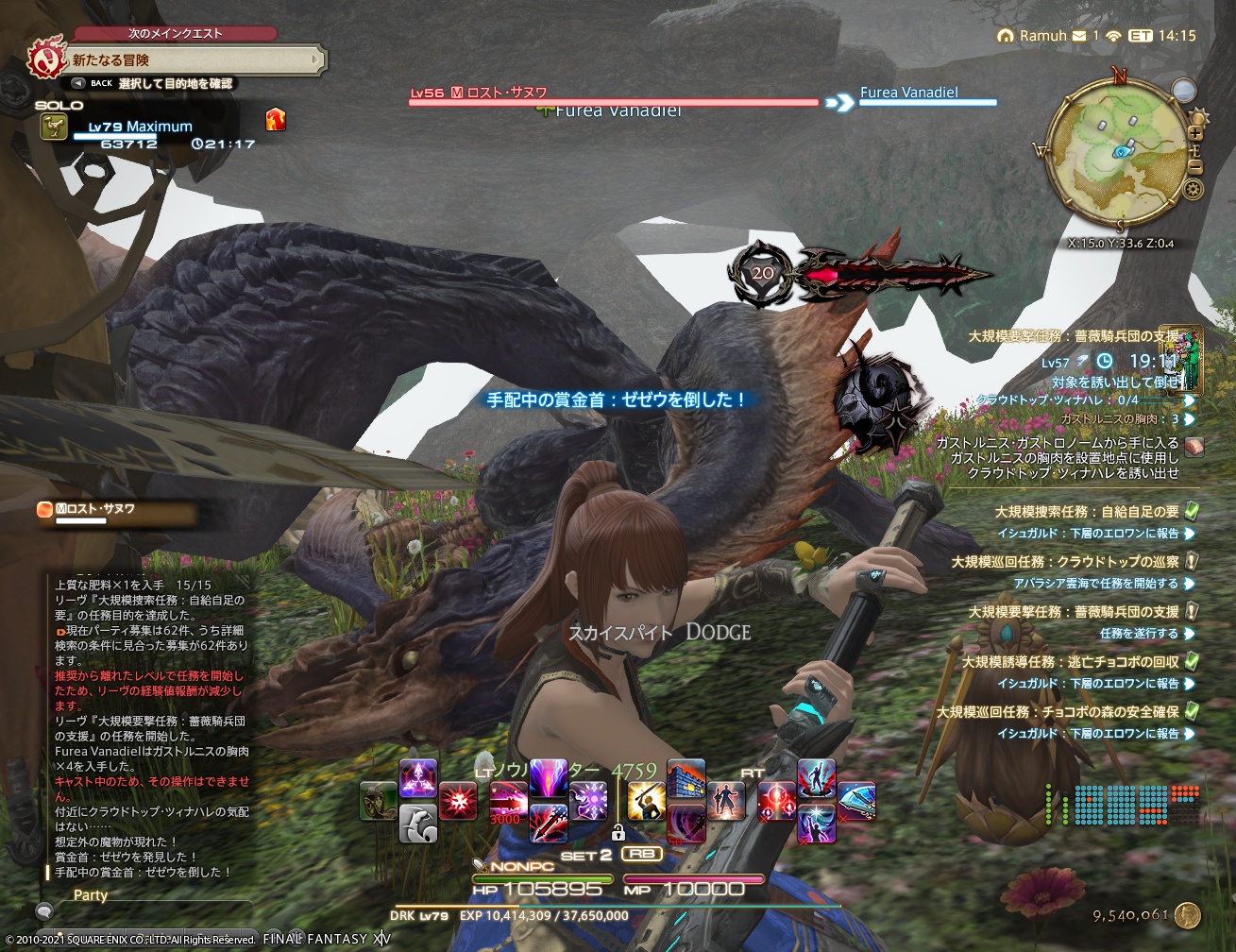Click the server connection signal icon

coord(1113,36)
